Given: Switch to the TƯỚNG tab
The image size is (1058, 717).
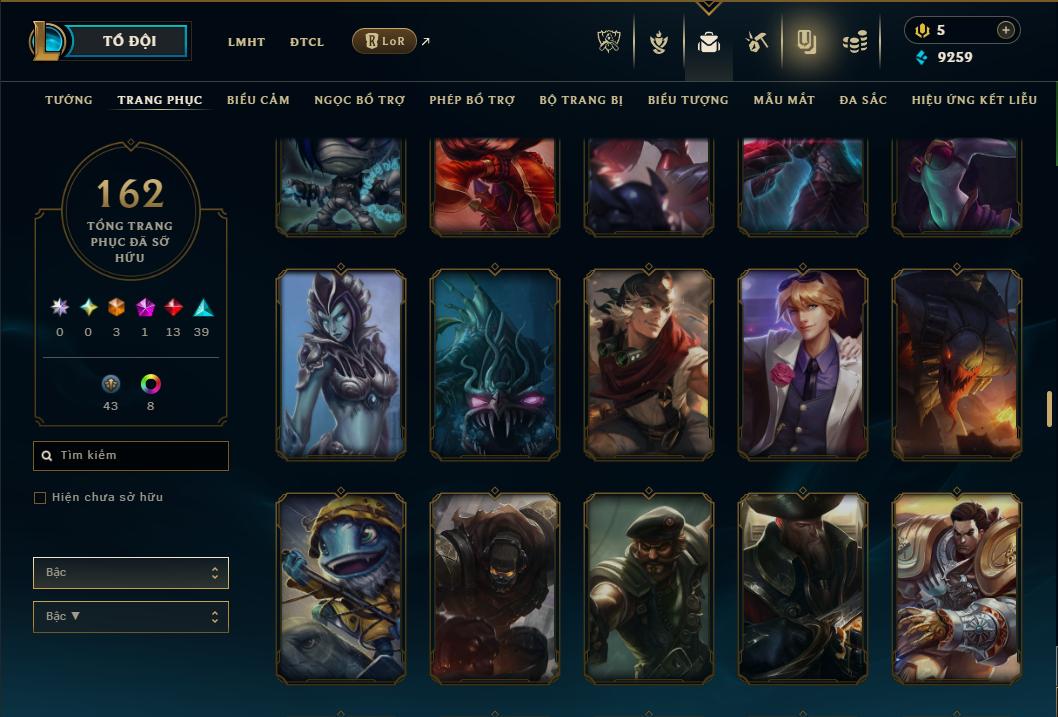Looking at the screenshot, I should tap(69, 100).
